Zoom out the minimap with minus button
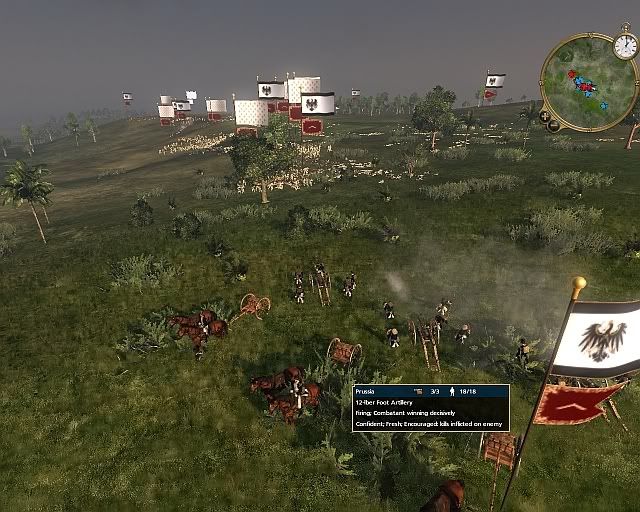The height and width of the screenshot is (512, 640). [553, 125]
